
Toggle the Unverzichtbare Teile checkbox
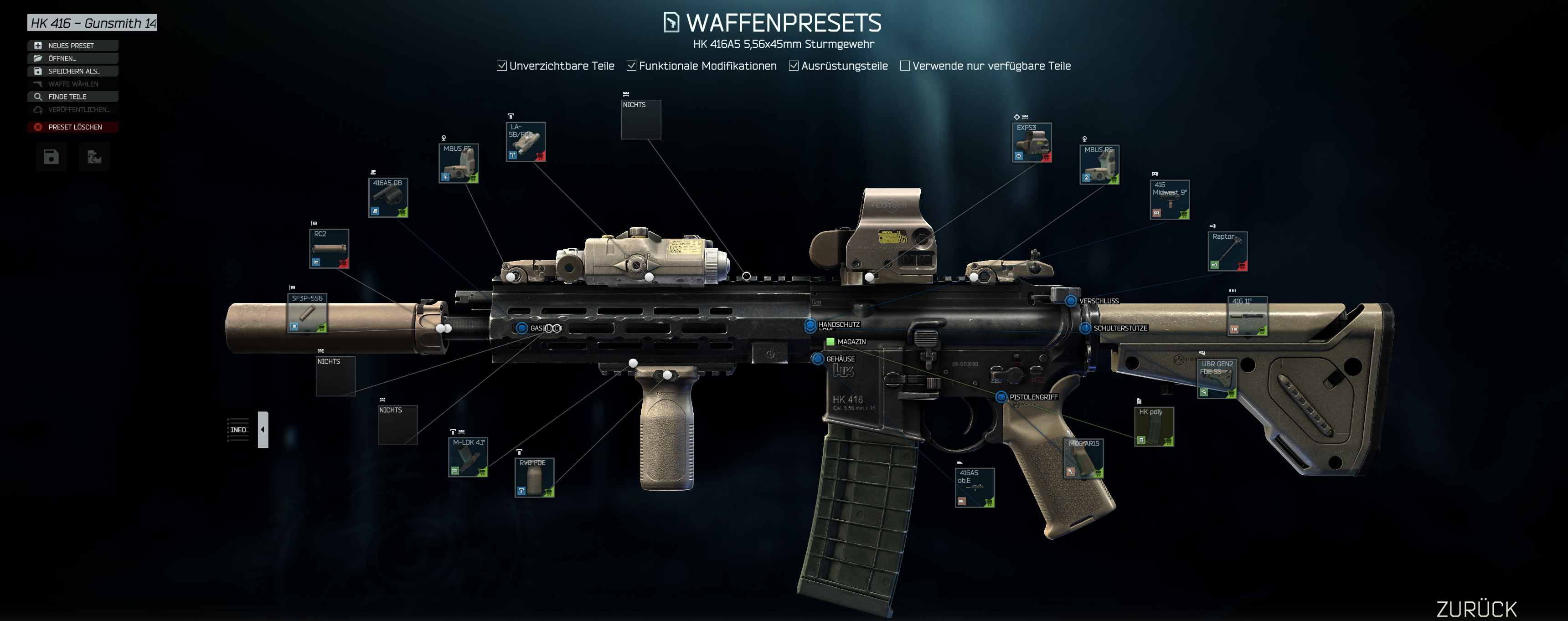[x=502, y=66]
